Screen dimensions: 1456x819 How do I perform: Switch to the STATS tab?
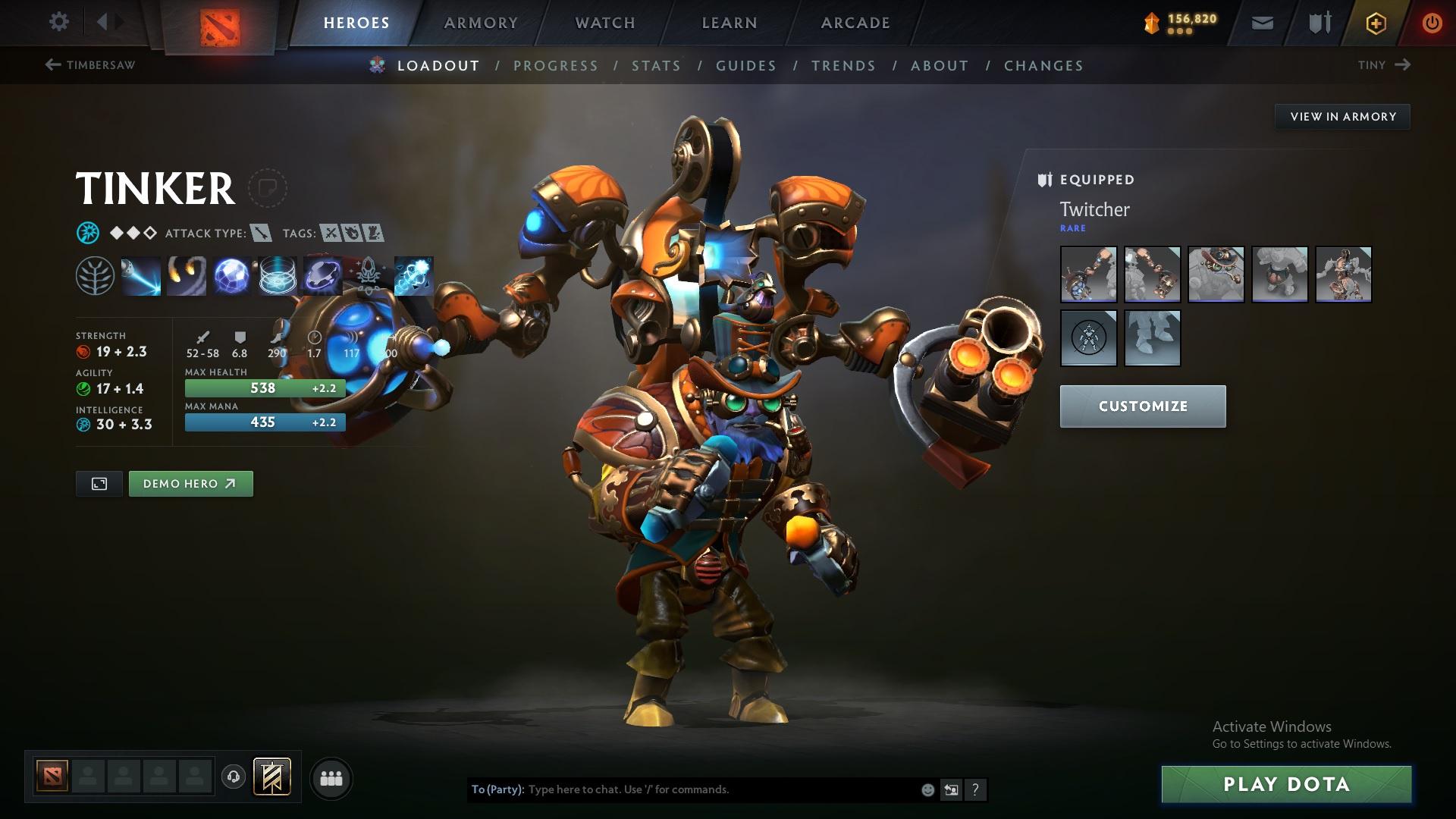tap(656, 66)
